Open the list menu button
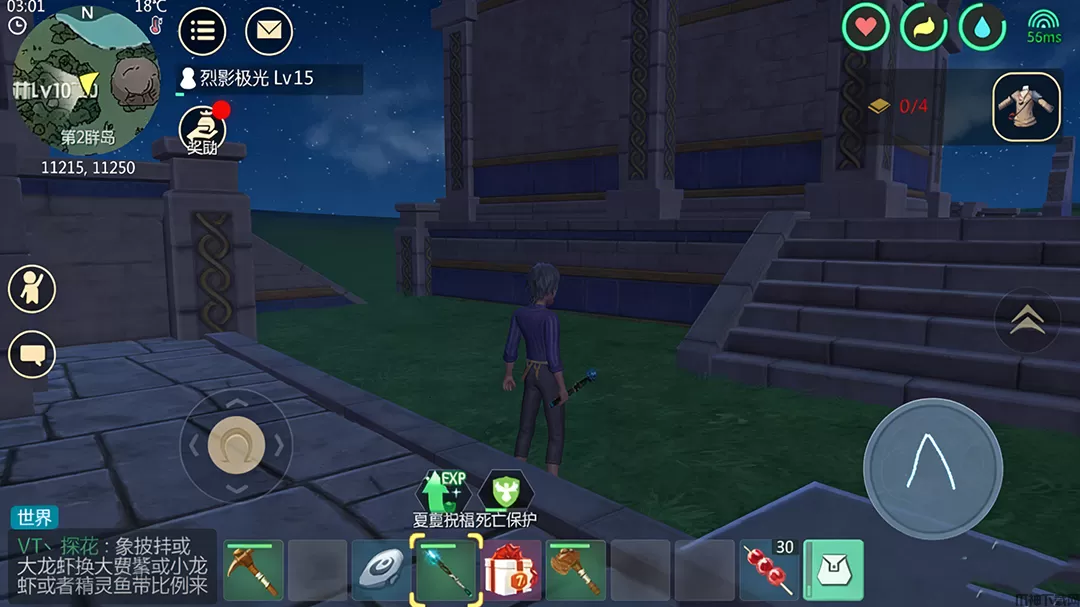 [x=202, y=31]
